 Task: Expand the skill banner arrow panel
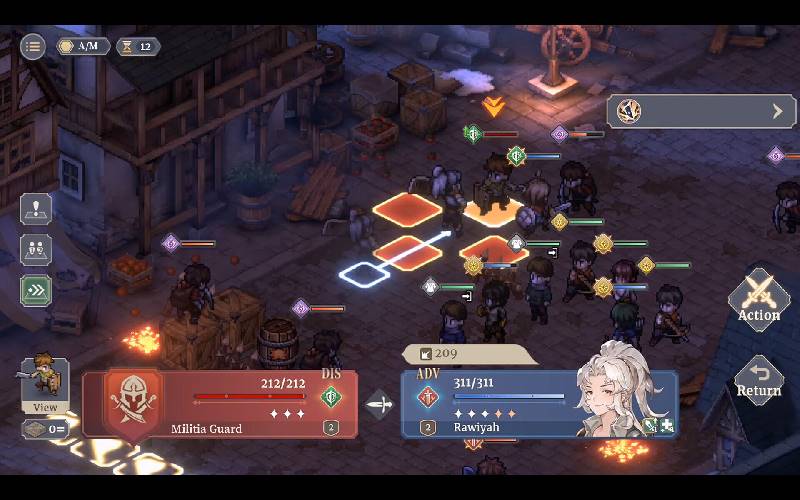pyautogui.click(x=700, y=111)
